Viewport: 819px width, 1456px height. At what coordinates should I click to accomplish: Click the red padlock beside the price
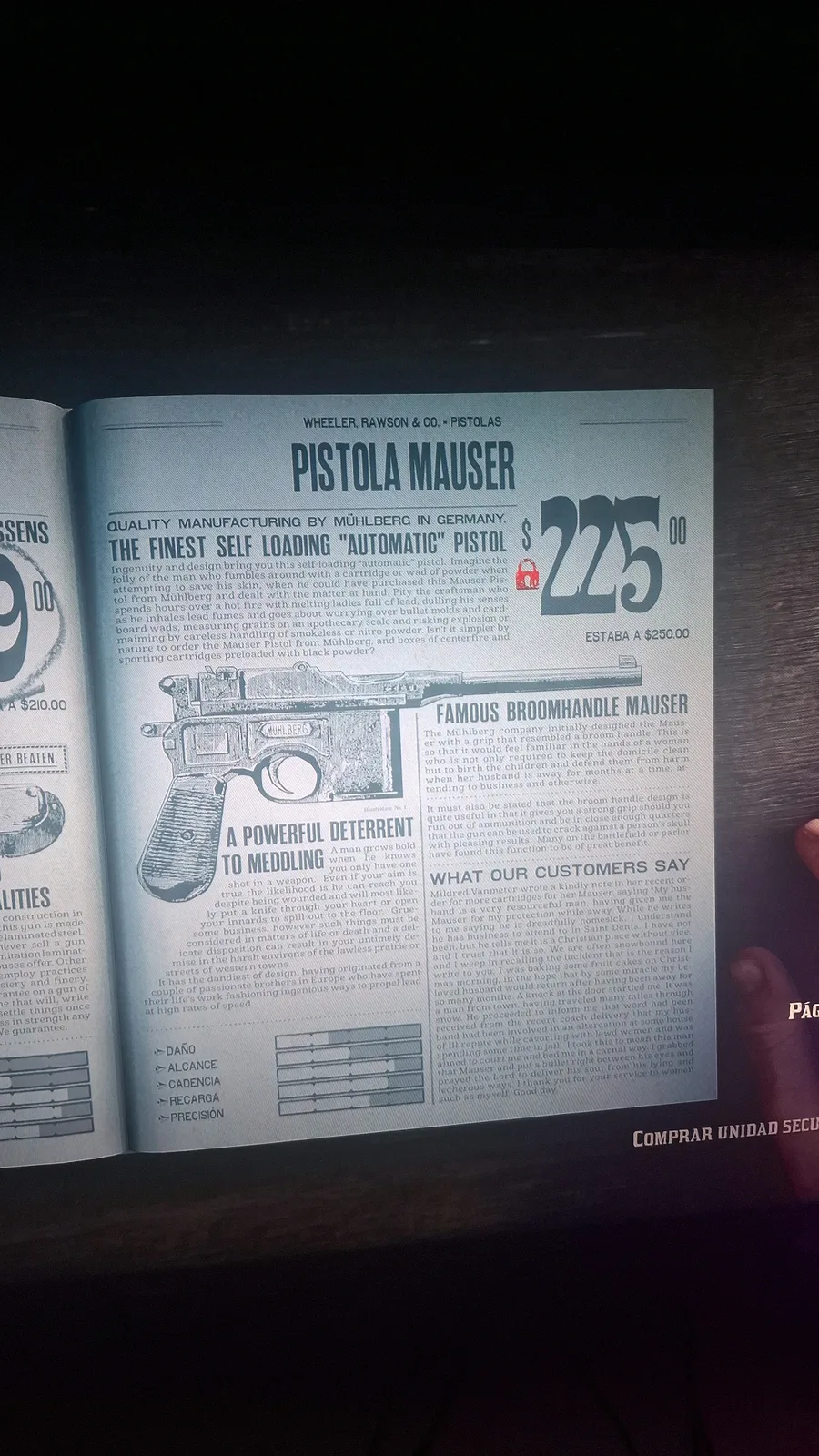click(527, 574)
